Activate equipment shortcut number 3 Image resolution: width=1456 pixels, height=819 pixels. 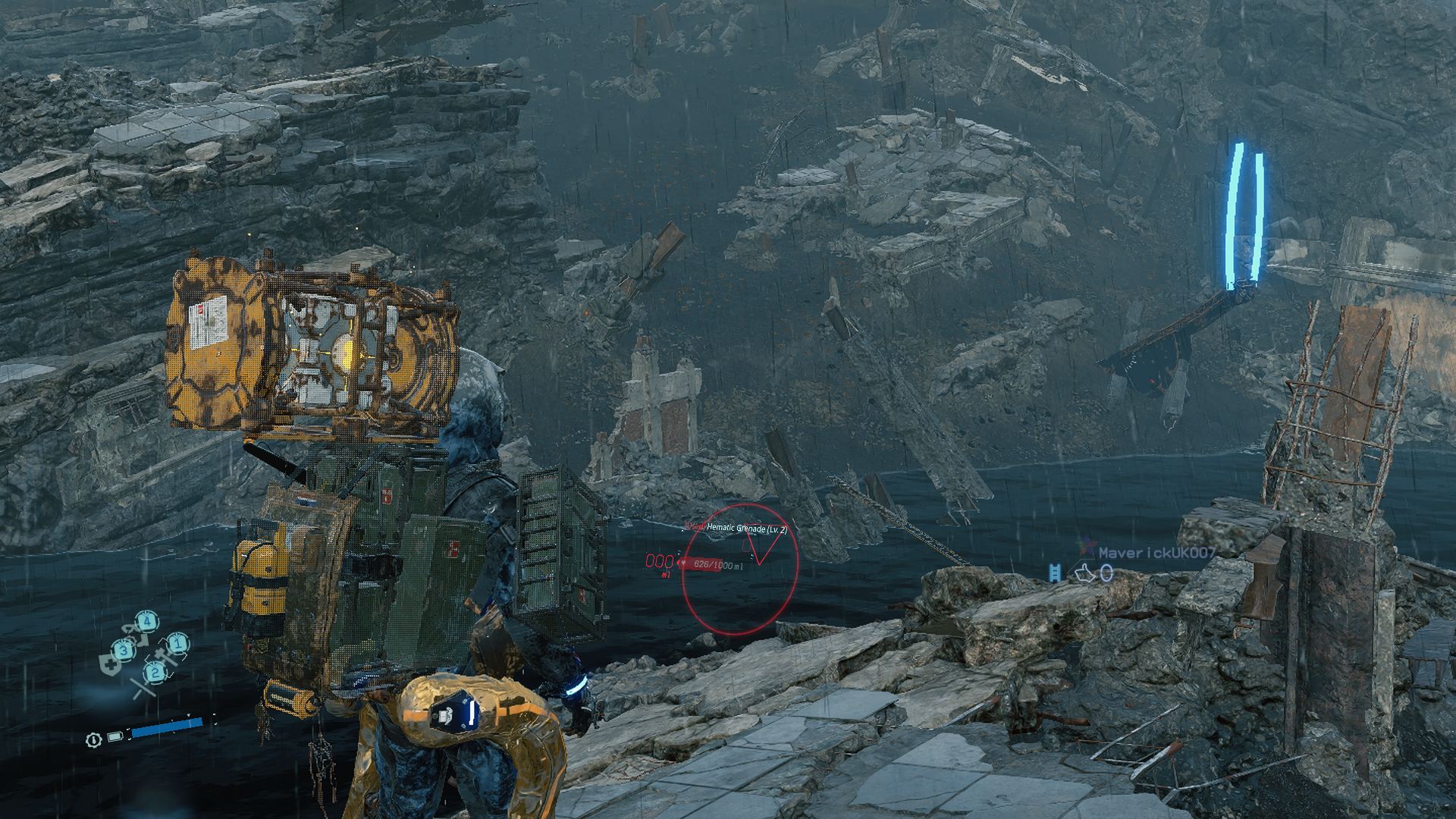(x=124, y=650)
